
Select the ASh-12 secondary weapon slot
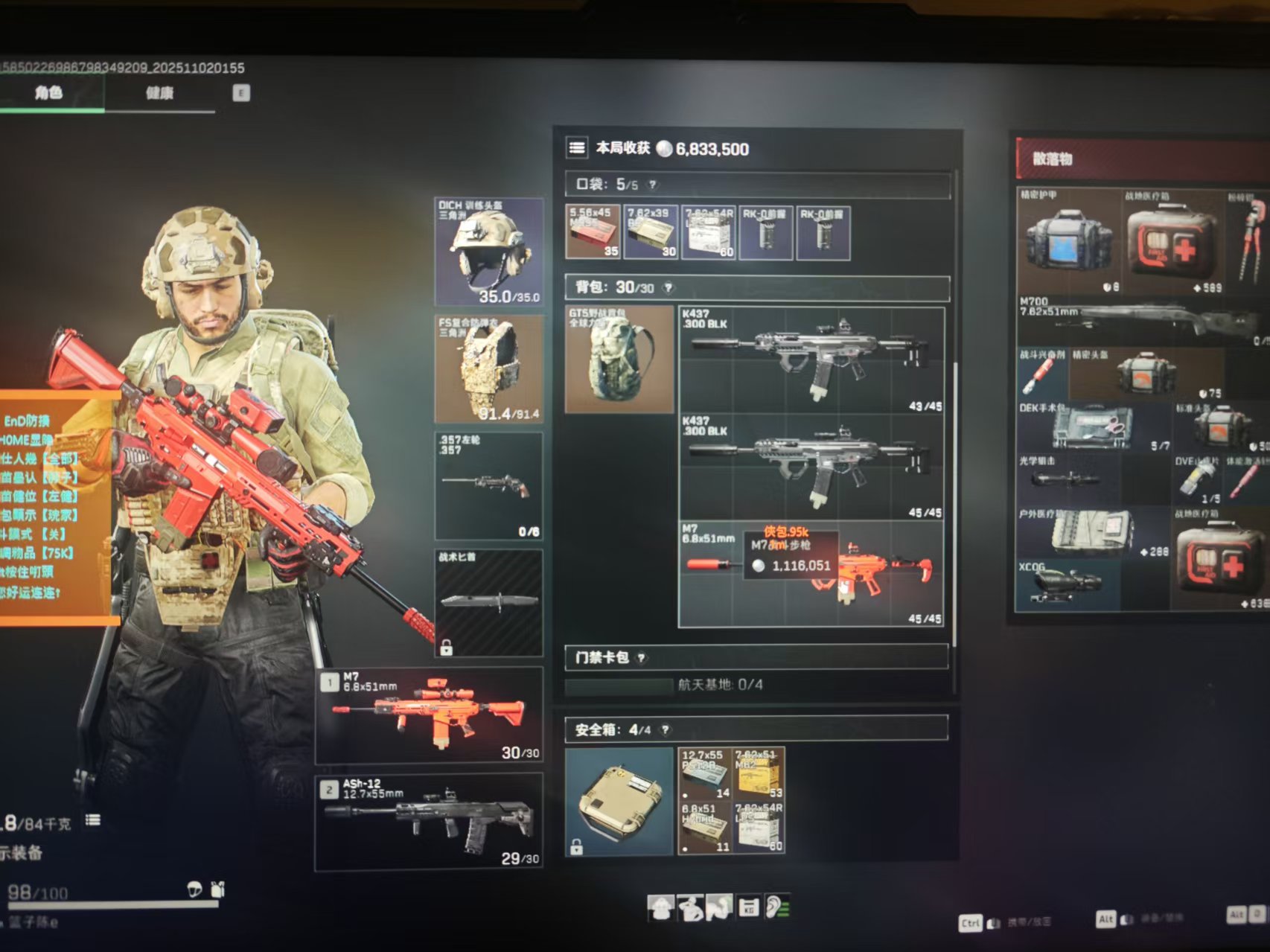pyautogui.click(x=430, y=822)
